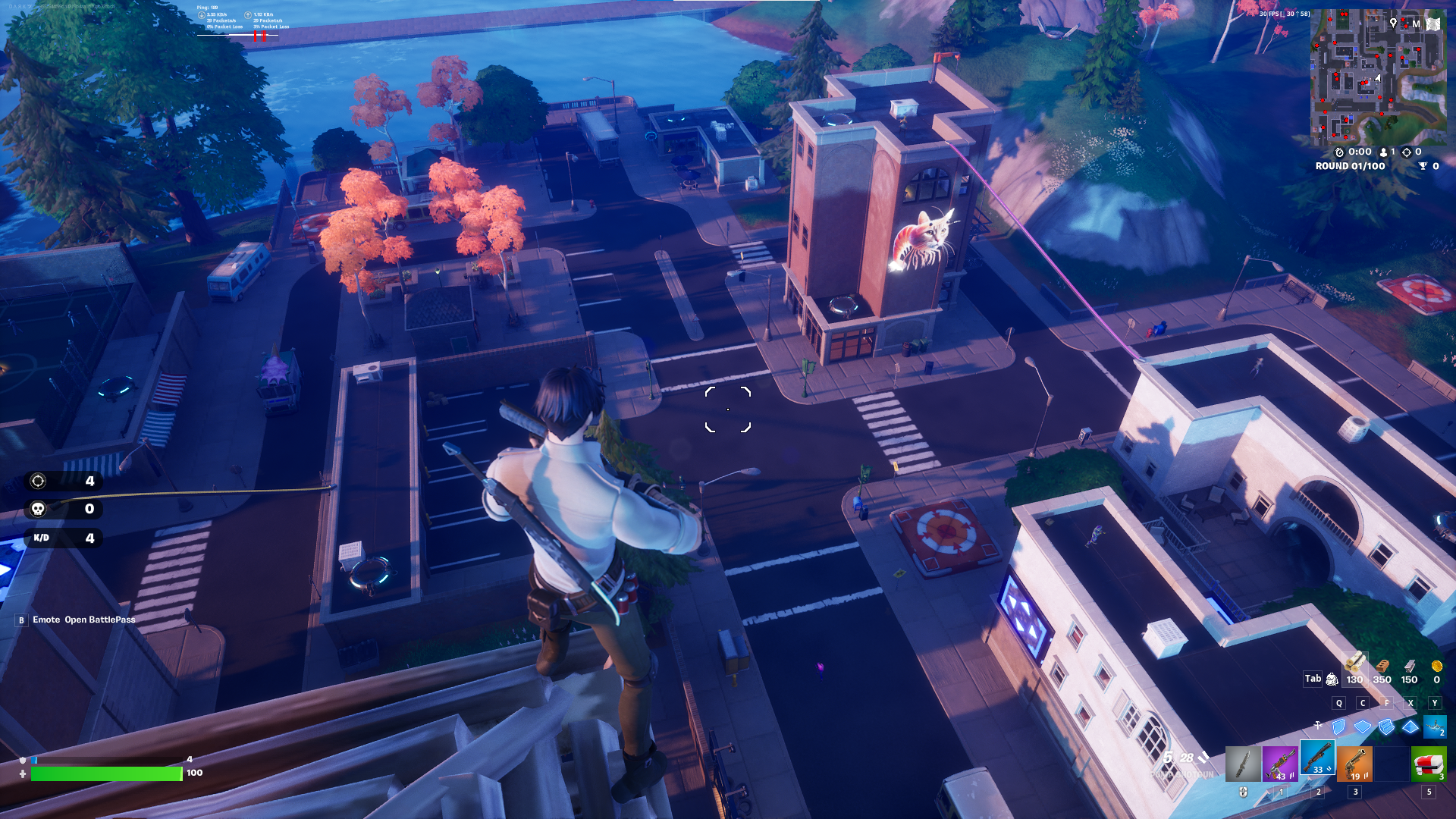Image resolution: width=1456 pixels, height=819 pixels.
Task: Click the folded map icon on minimap
Action: [1432, 24]
